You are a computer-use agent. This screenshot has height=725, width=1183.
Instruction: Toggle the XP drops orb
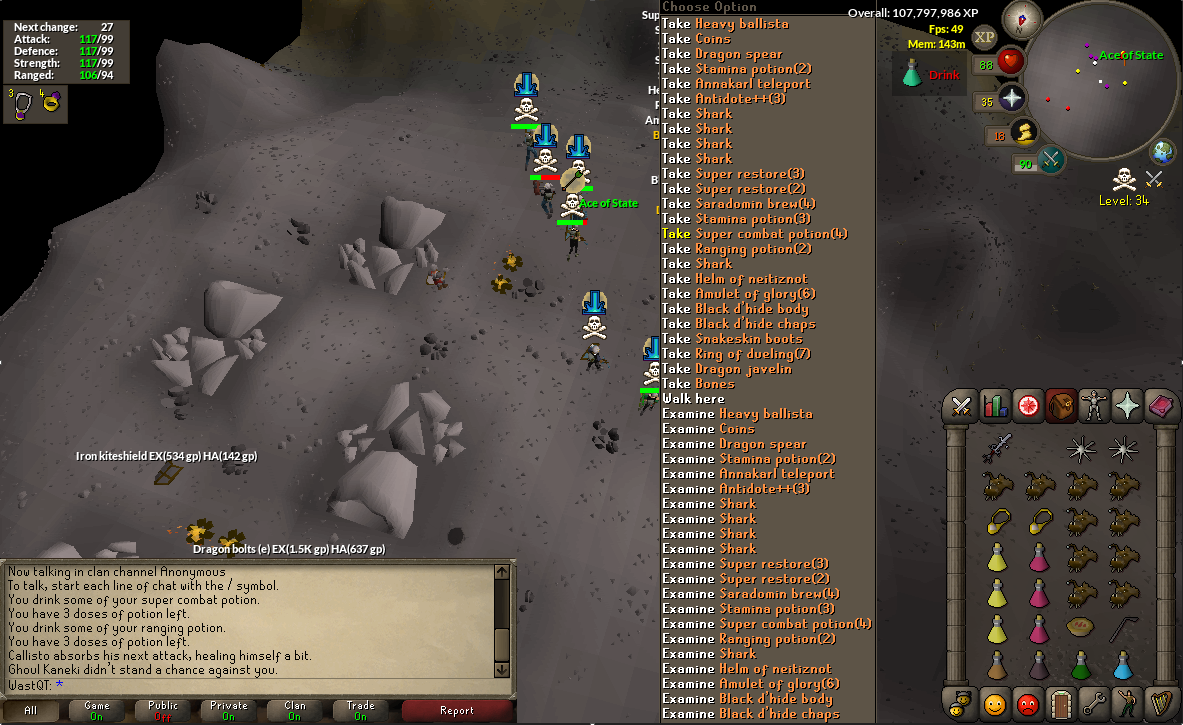click(985, 37)
